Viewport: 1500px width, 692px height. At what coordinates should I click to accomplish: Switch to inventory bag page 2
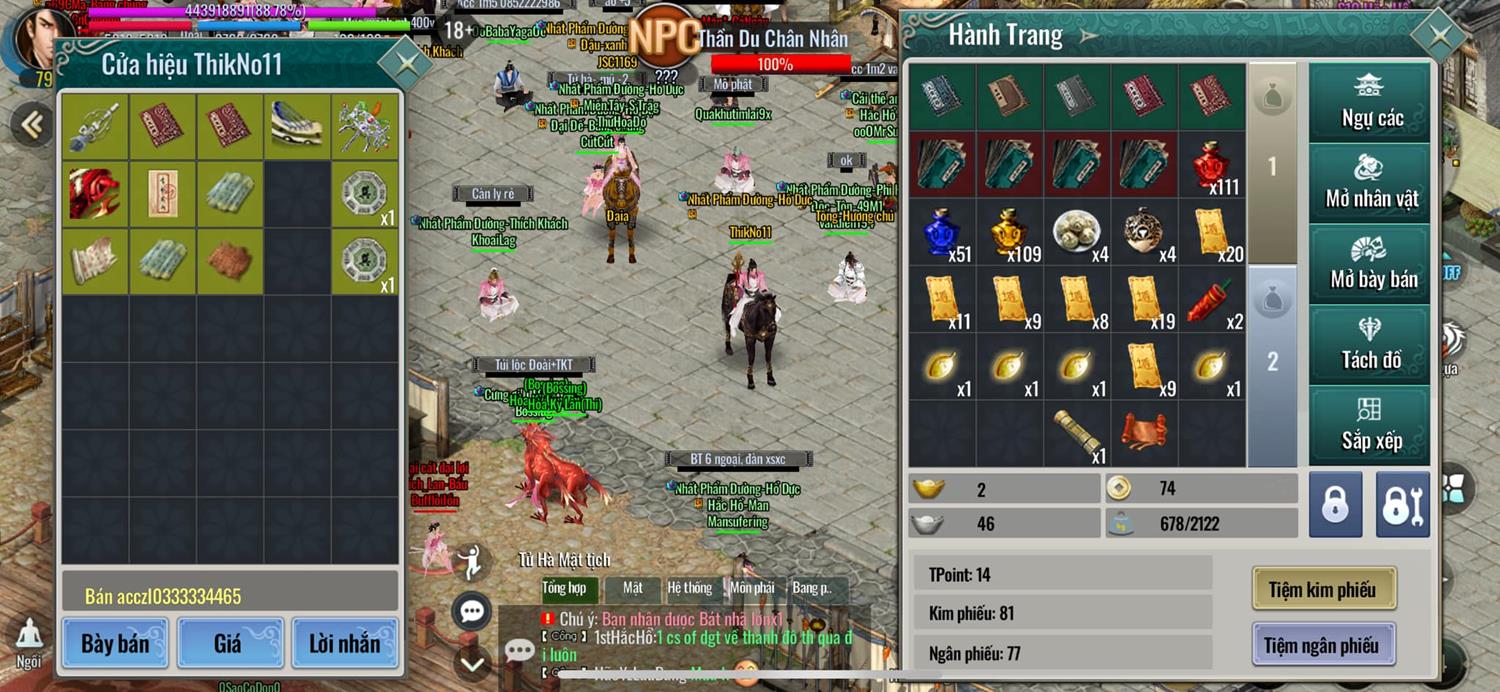(x=1273, y=360)
